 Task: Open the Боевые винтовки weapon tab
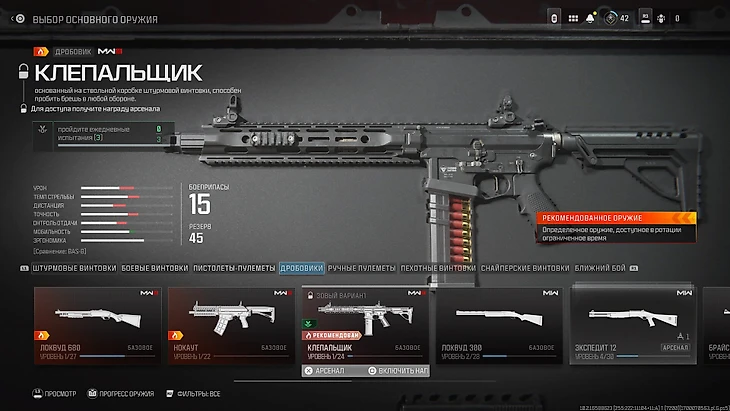pyautogui.click(x=154, y=268)
